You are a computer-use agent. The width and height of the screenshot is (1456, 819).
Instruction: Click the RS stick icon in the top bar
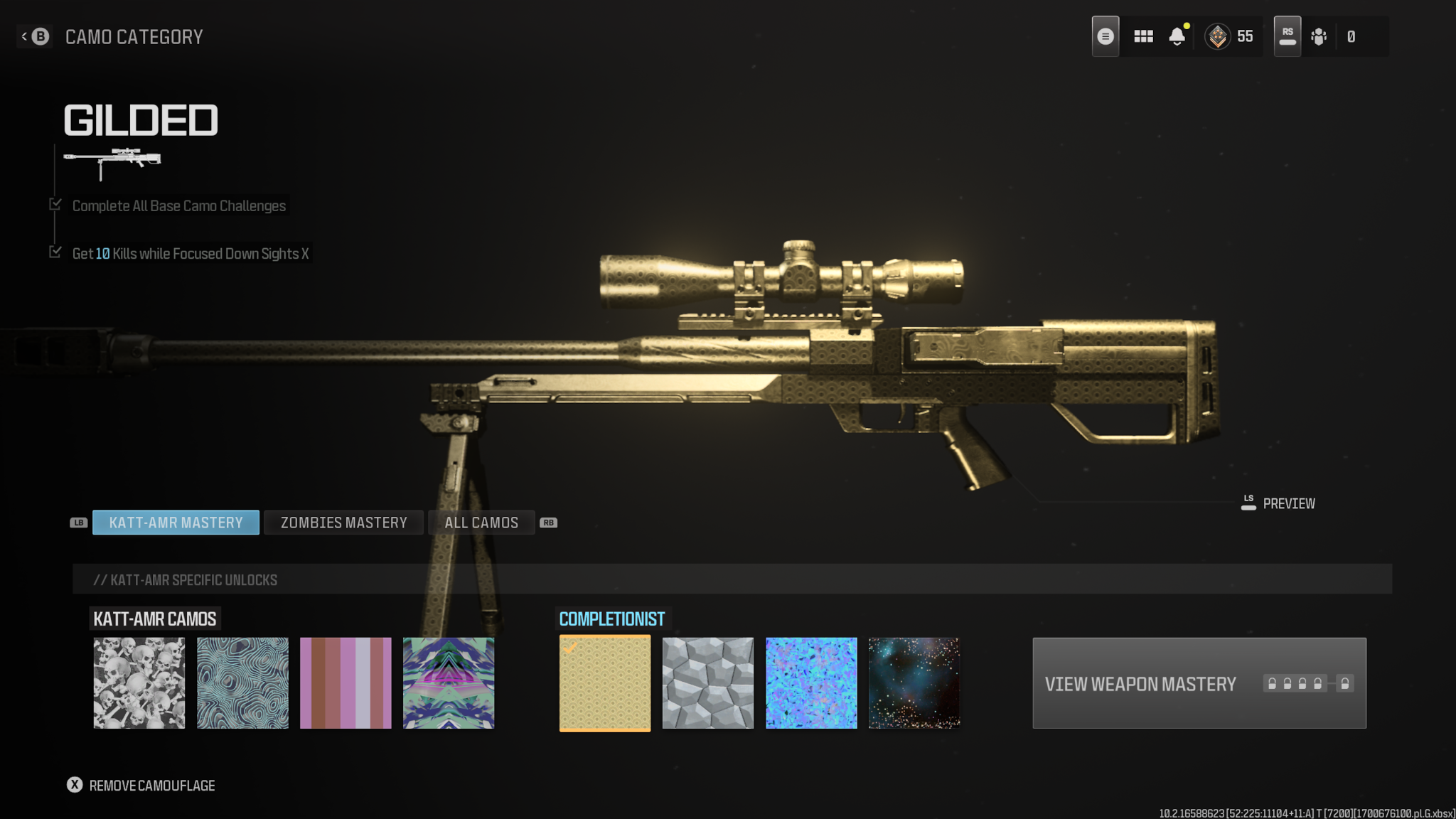[x=1287, y=34]
